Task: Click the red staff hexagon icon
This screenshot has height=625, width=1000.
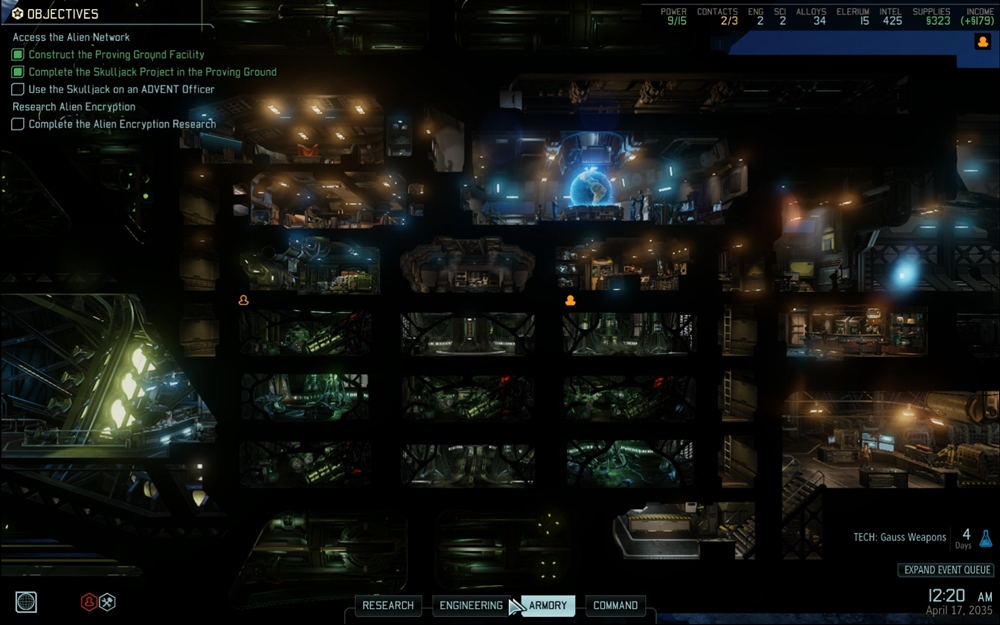Action: coord(89,601)
